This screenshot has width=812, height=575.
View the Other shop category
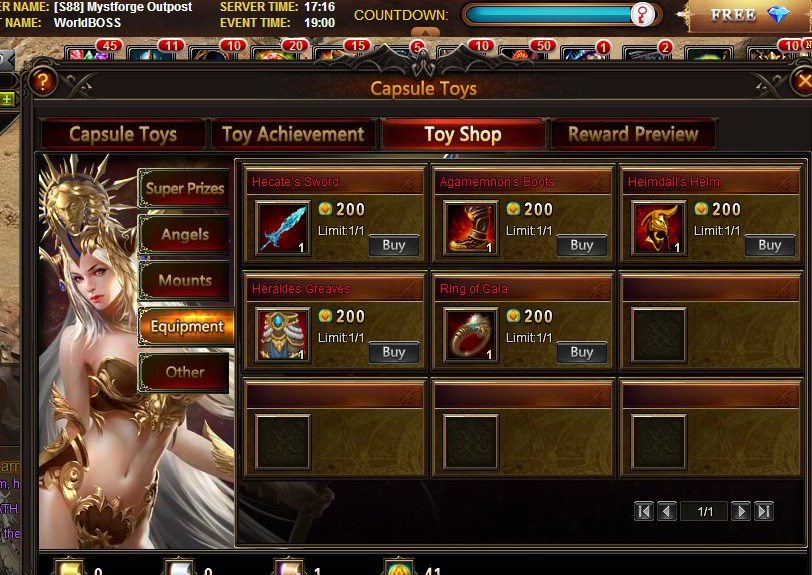[x=185, y=372]
